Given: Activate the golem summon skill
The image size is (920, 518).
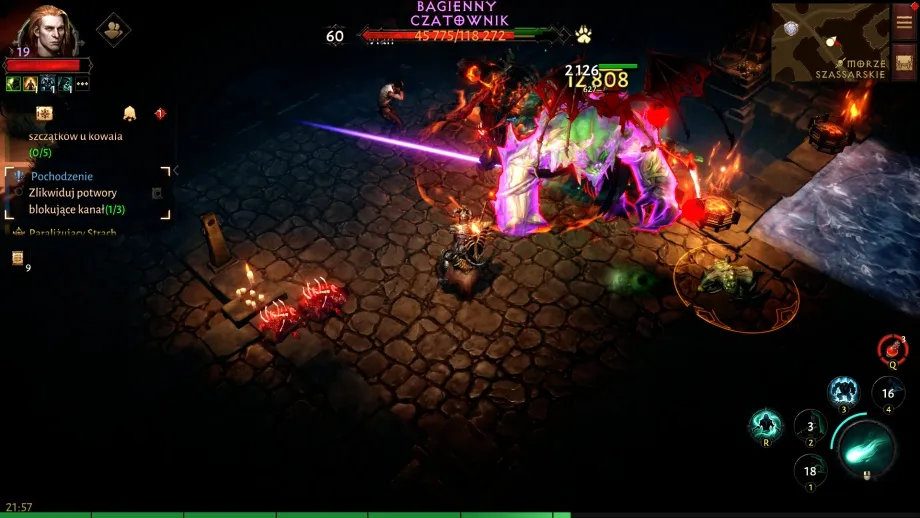Looking at the screenshot, I should pos(843,392).
